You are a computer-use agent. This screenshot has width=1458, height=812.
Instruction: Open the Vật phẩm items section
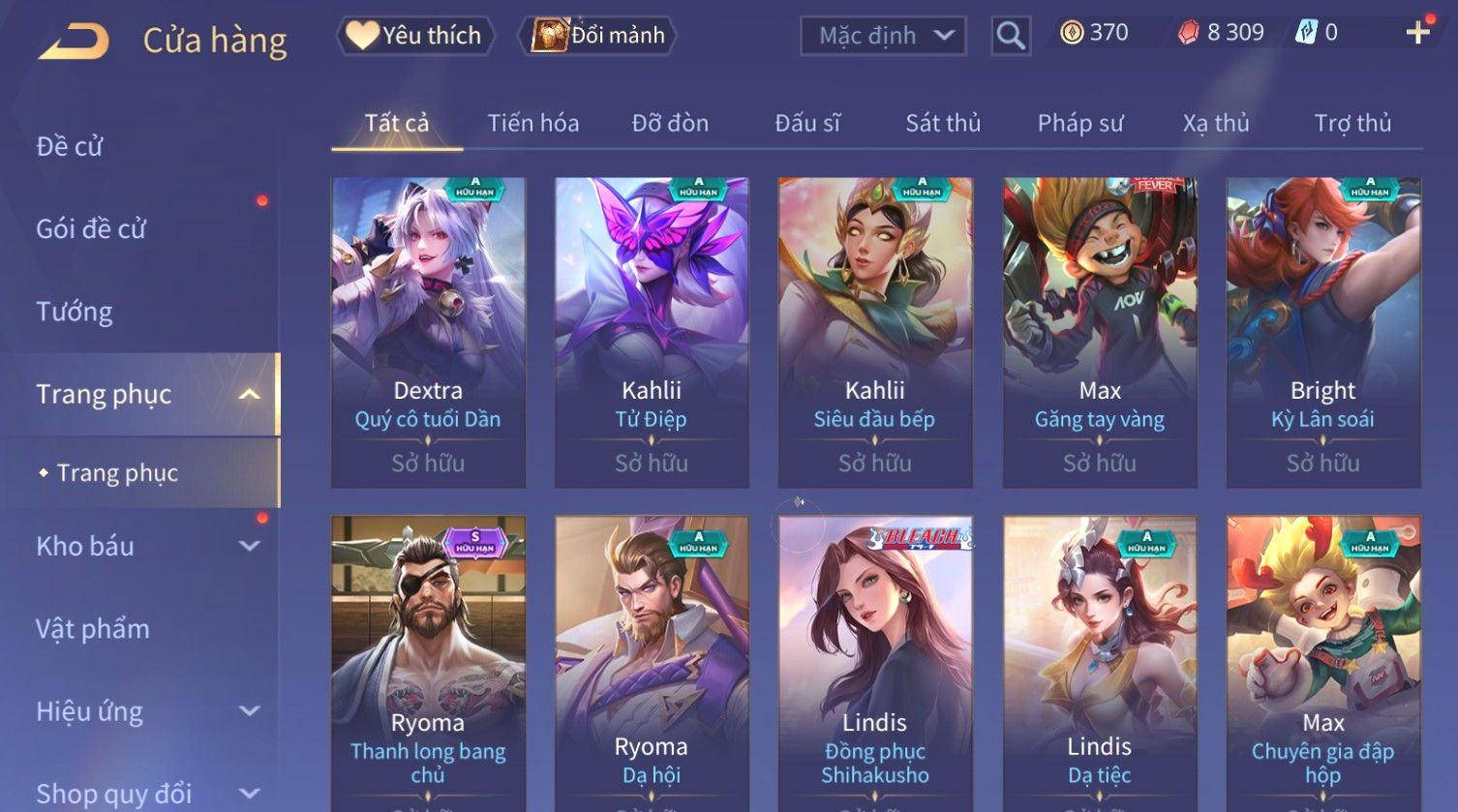[93, 629]
